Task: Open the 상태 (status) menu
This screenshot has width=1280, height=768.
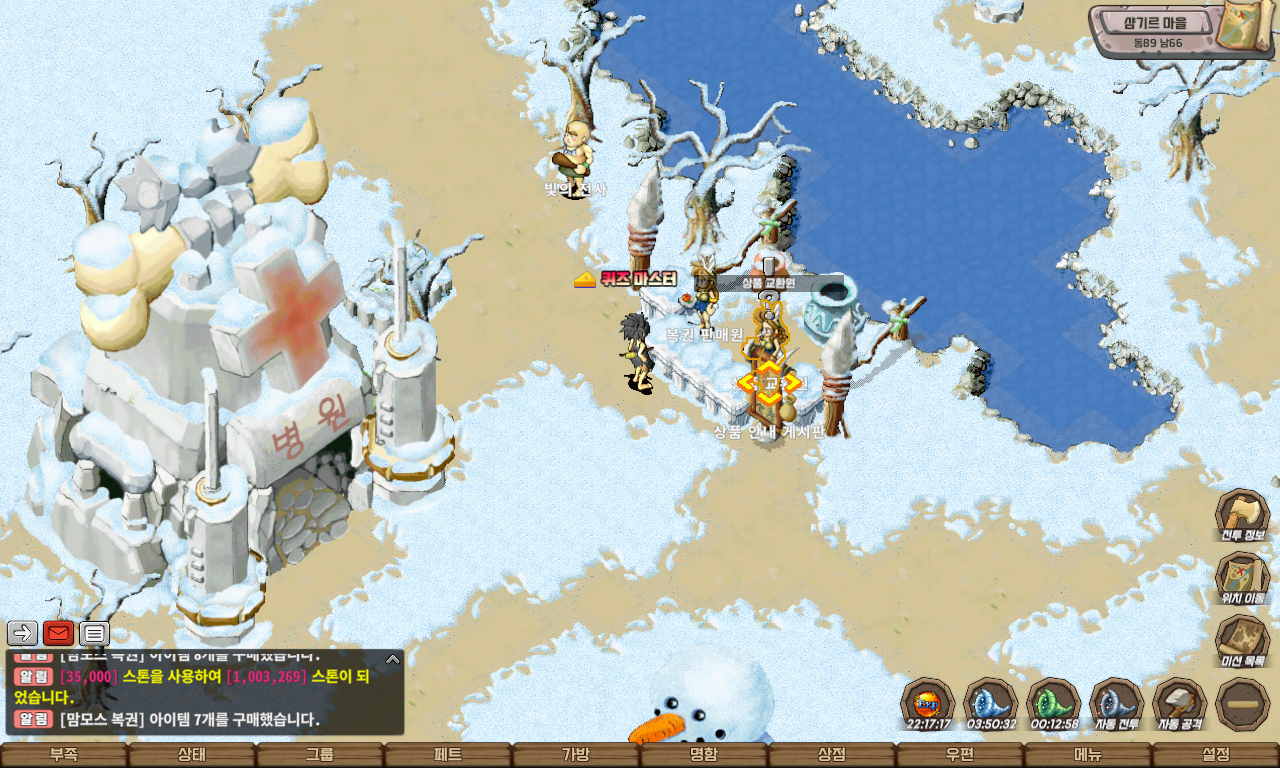Action: pos(192,755)
